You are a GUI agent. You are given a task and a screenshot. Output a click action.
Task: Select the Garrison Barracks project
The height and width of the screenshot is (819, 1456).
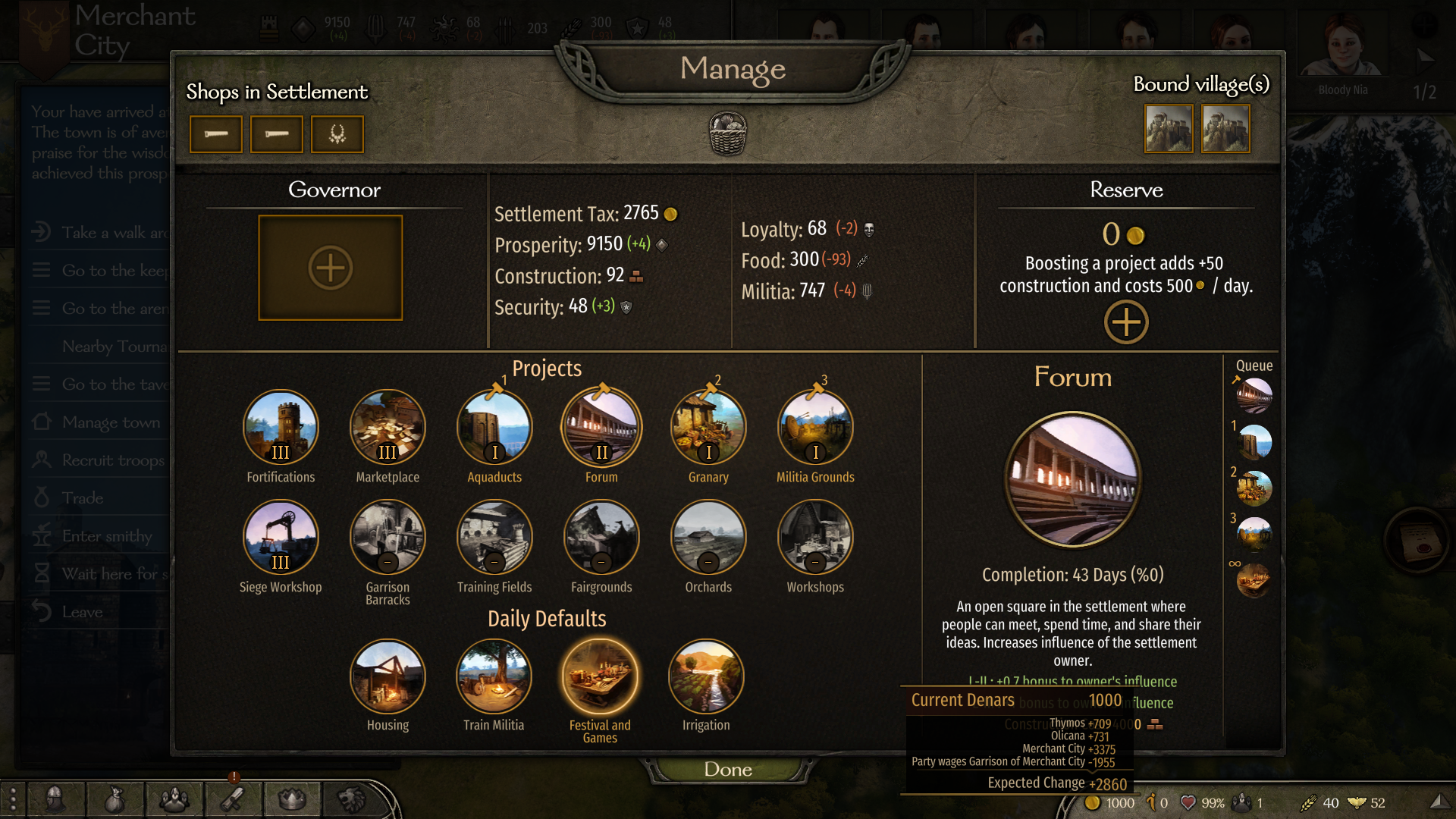(388, 538)
